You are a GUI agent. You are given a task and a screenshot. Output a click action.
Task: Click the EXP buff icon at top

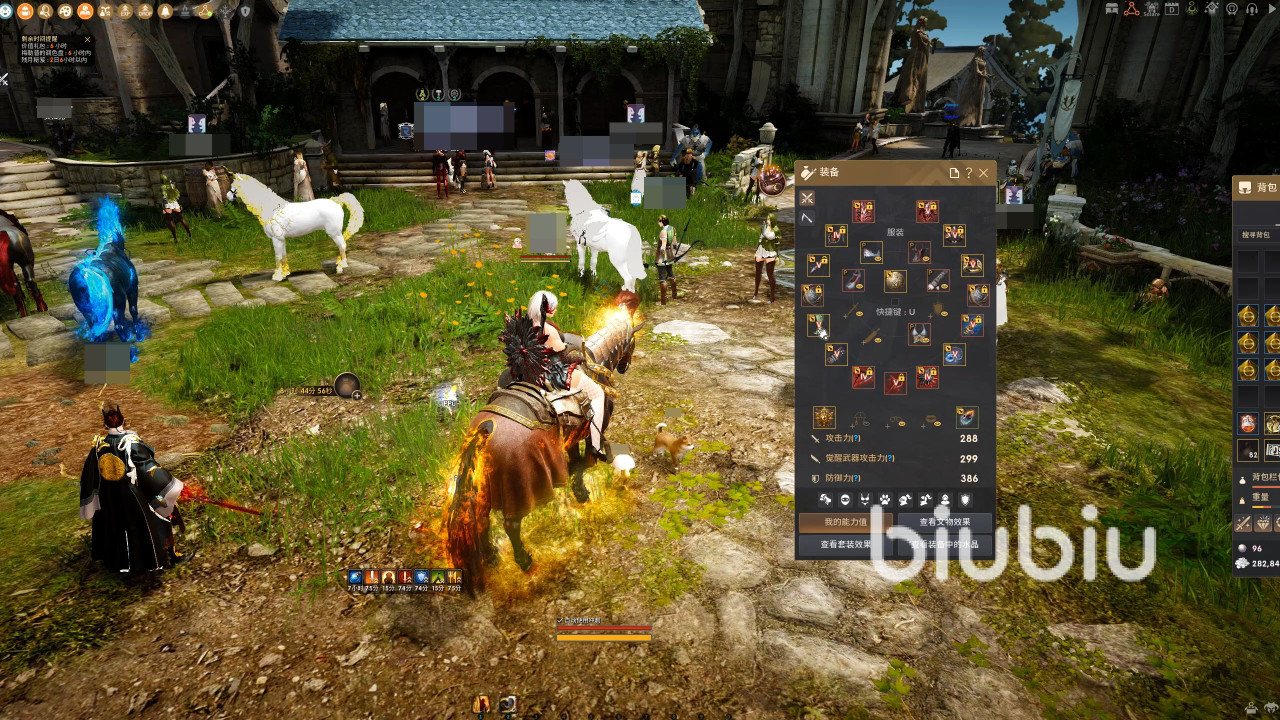pos(125,11)
